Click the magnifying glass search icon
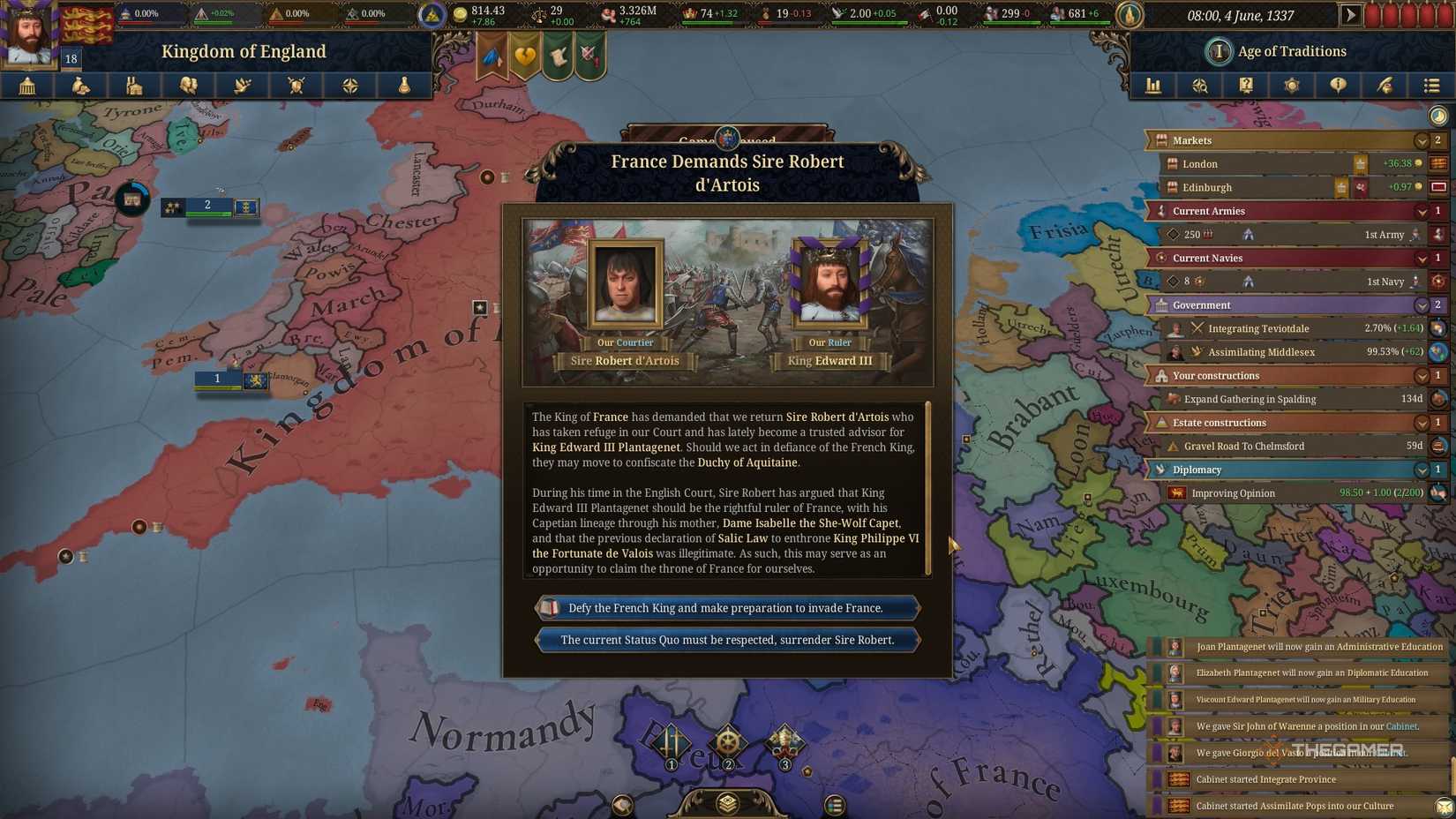The width and height of the screenshot is (1456, 819). tap(1200, 86)
